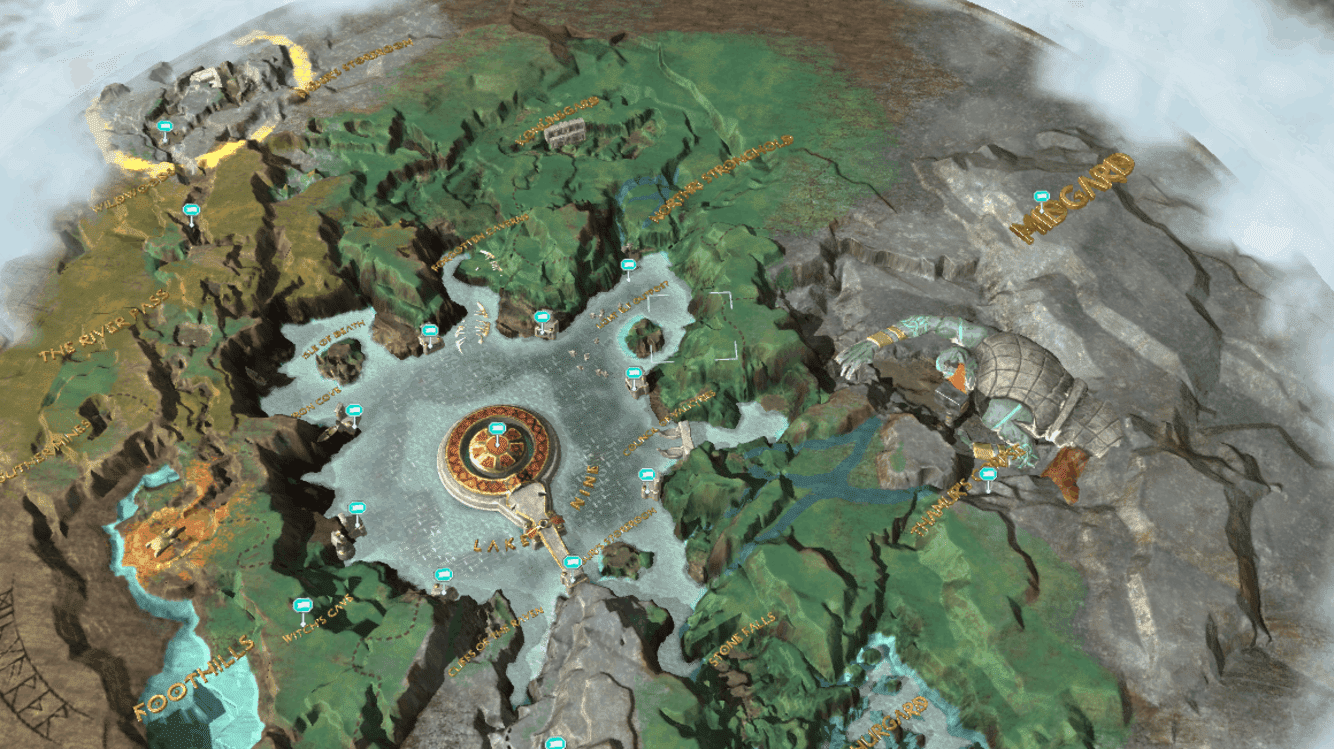The width and height of the screenshot is (1334, 750).
Task: Pick the marker on the stone giant's corpse
Action: [x=988, y=474]
